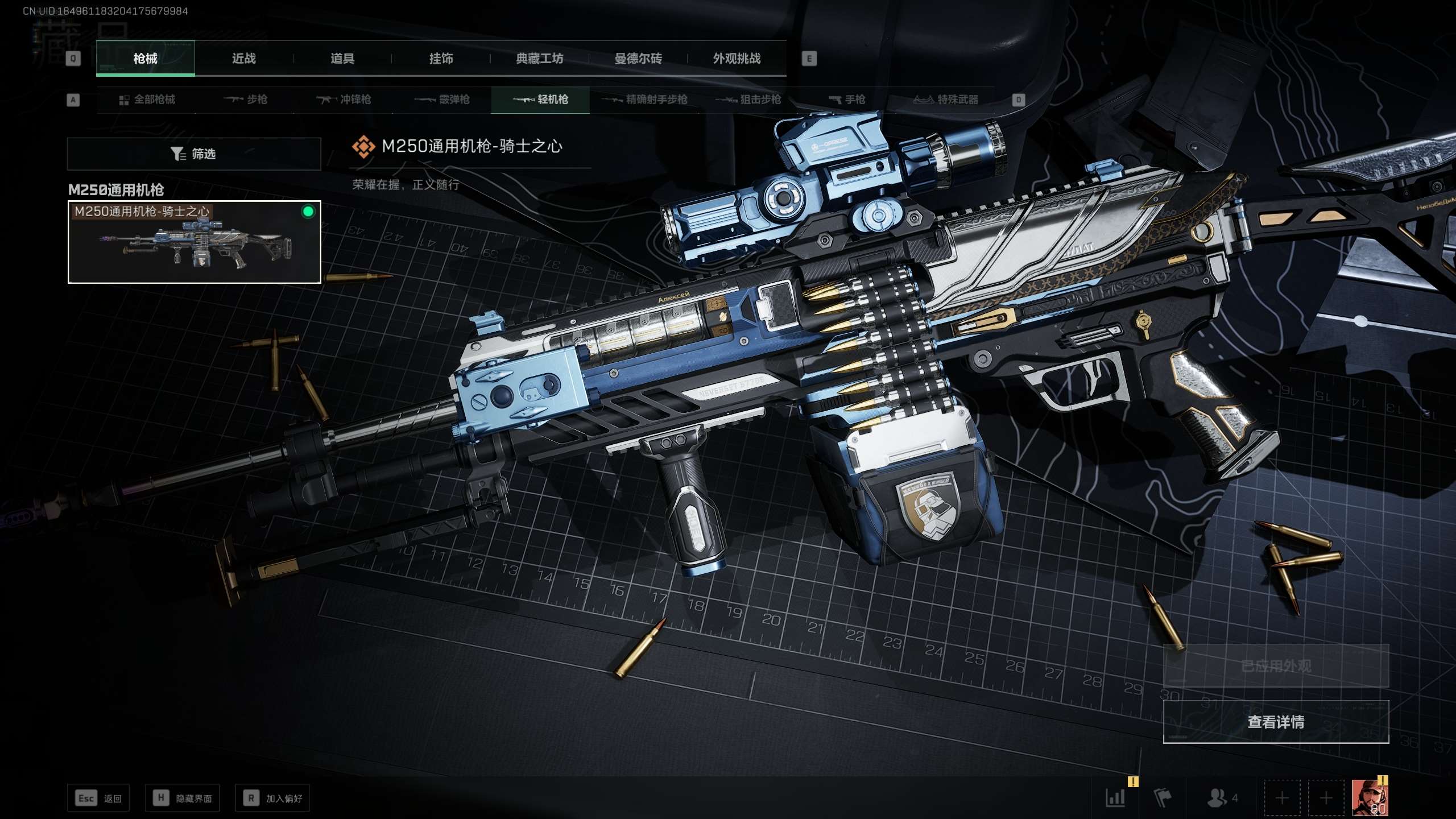Image resolution: width=1456 pixels, height=819 pixels.
Task: Select the 枪械 firearms tab
Action: pos(145,59)
